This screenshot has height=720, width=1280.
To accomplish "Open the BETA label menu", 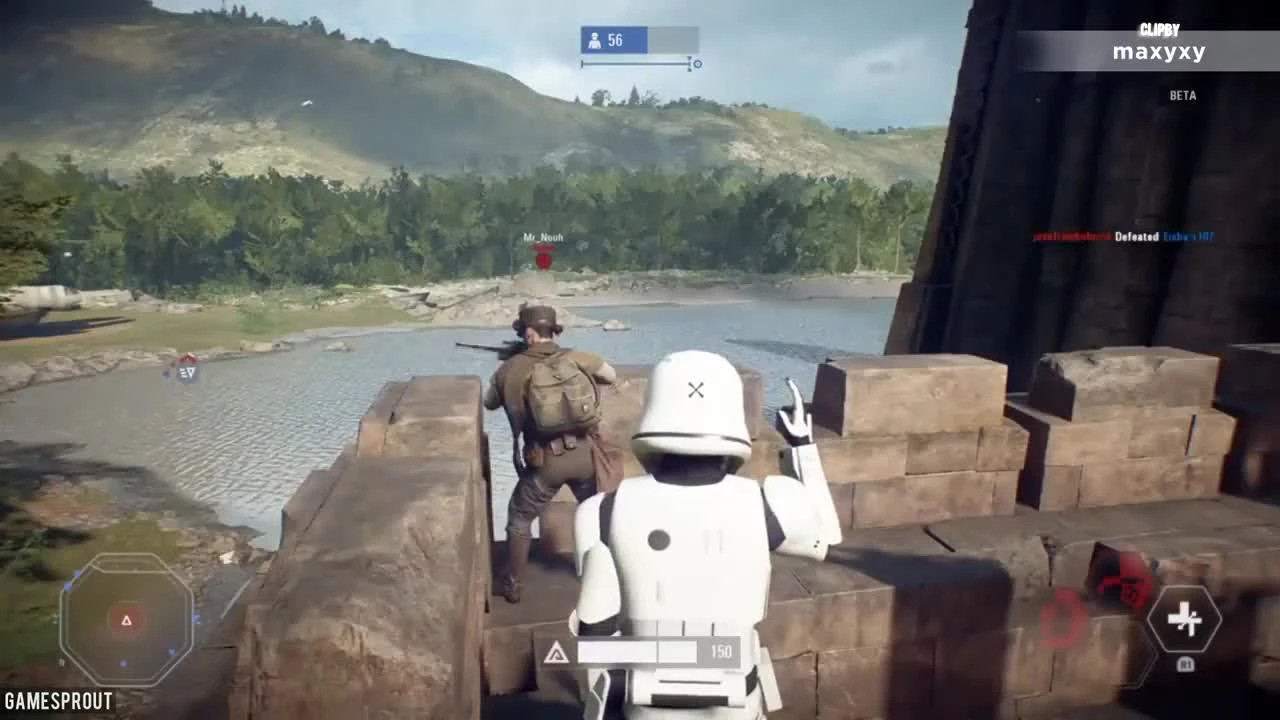I will click(x=1183, y=95).
